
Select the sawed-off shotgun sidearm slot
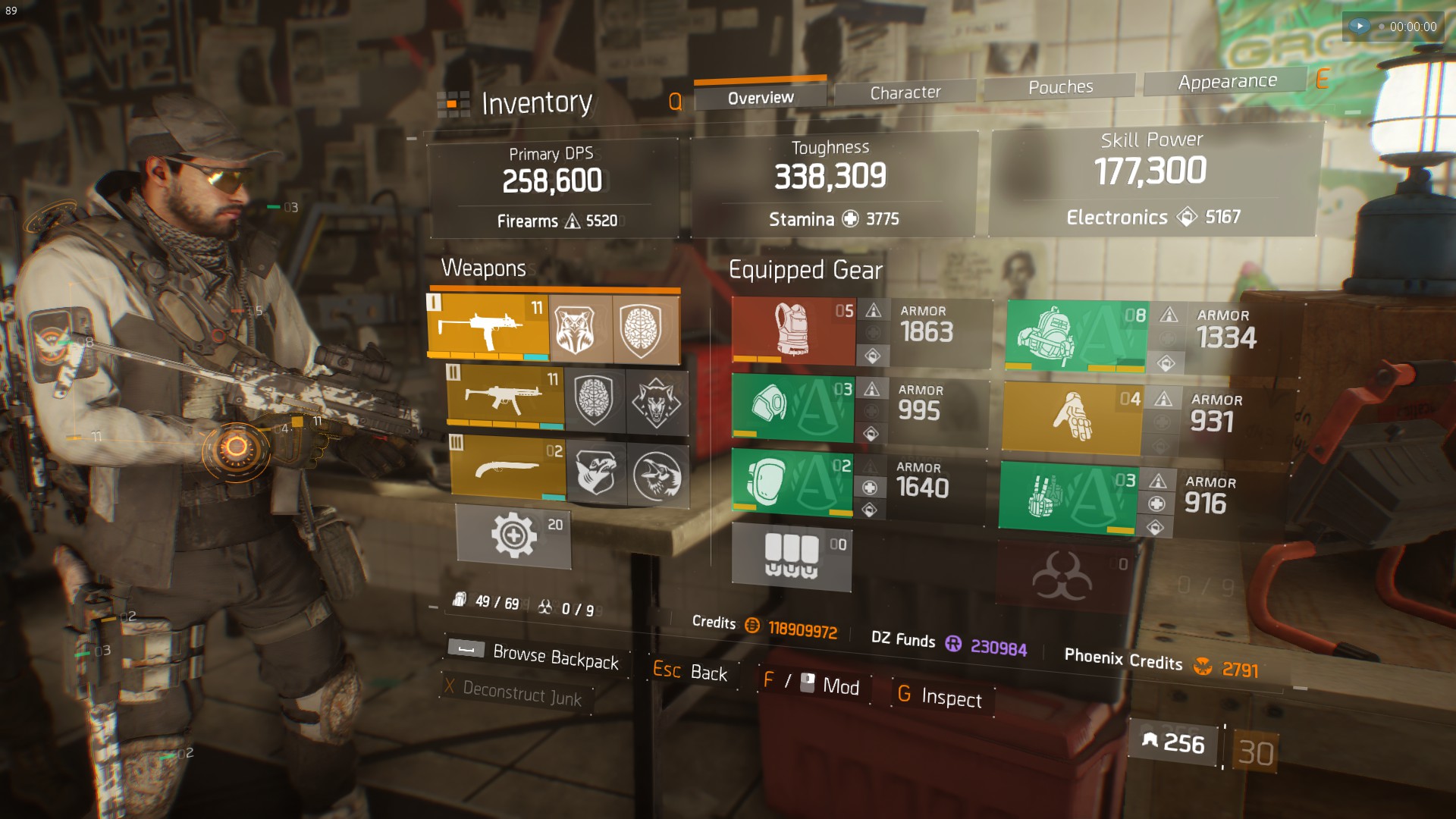(508, 469)
